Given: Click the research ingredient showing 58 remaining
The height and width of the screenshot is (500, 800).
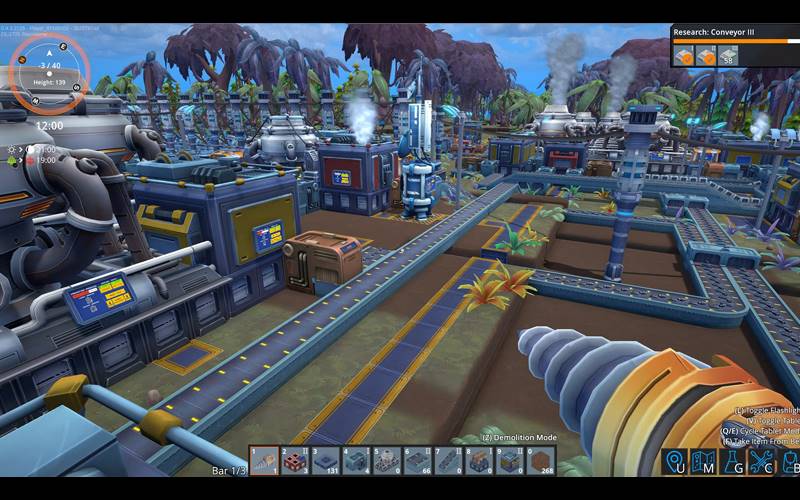Looking at the screenshot, I should [x=729, y=55].
